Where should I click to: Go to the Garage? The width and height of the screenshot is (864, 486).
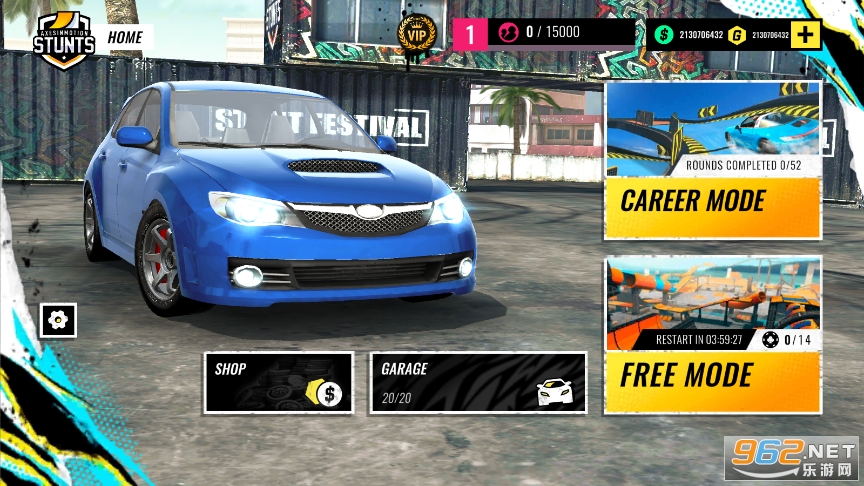click(478, 382)
